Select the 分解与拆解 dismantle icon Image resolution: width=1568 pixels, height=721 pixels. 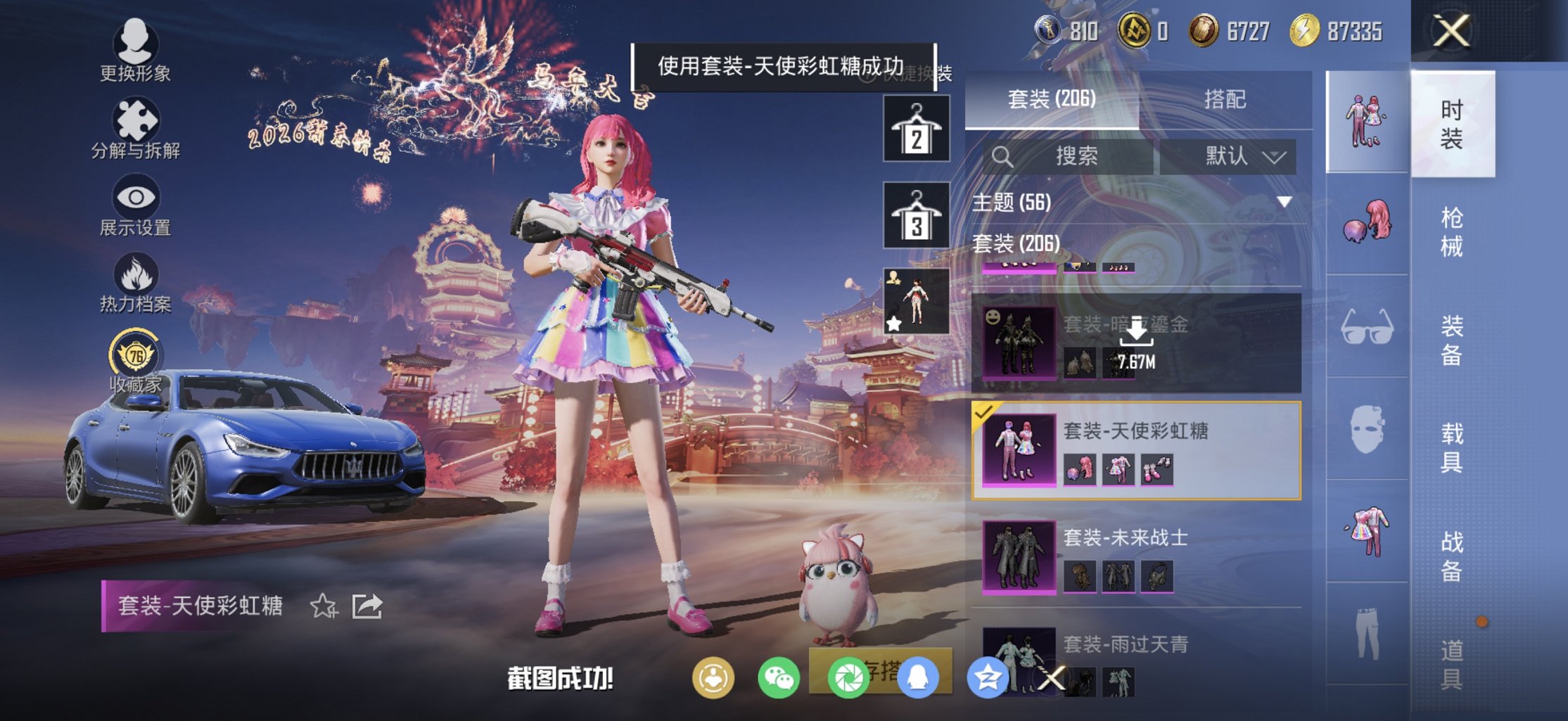pos(138,117)
